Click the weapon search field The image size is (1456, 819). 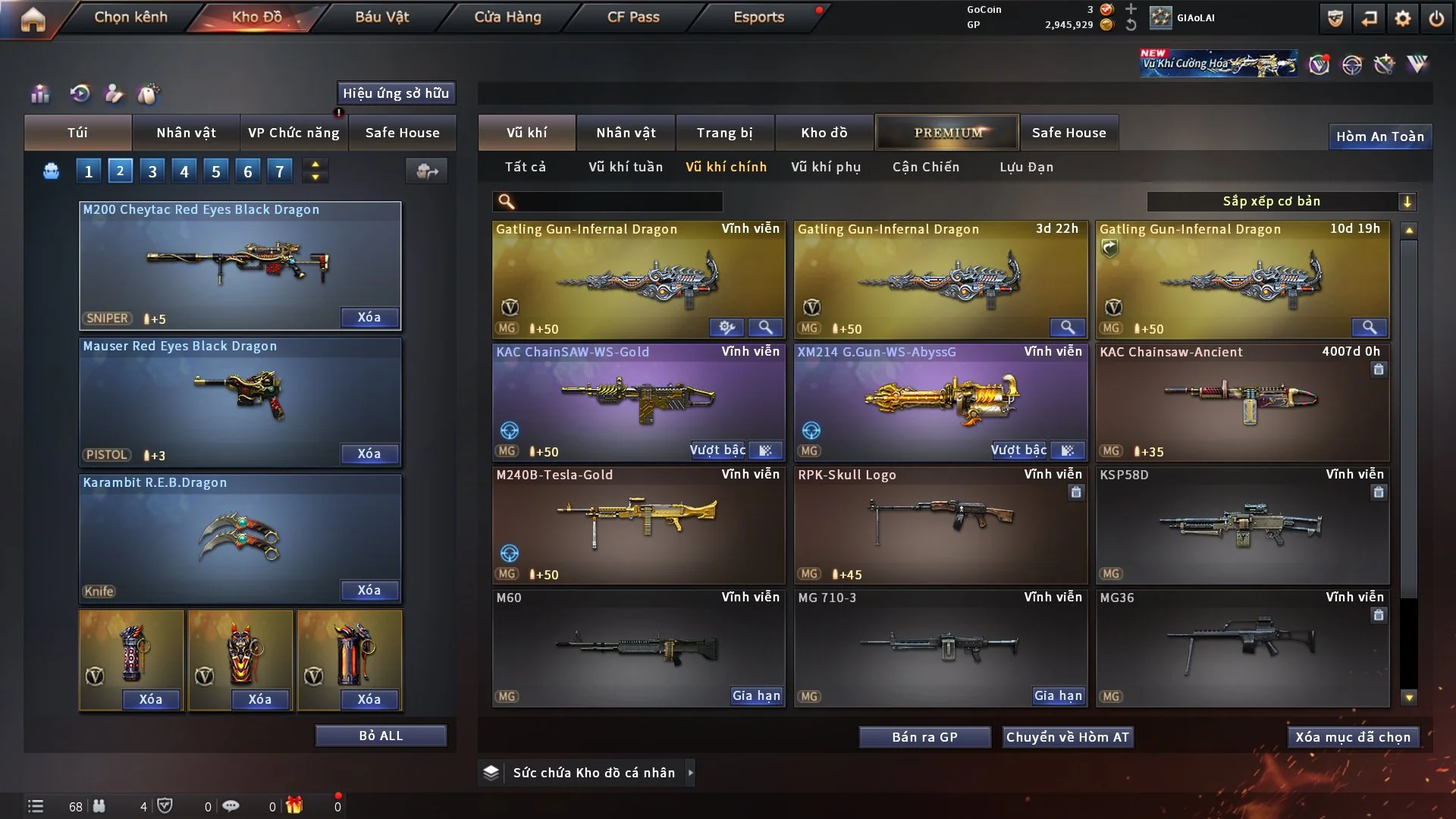(x=618, y=201)
